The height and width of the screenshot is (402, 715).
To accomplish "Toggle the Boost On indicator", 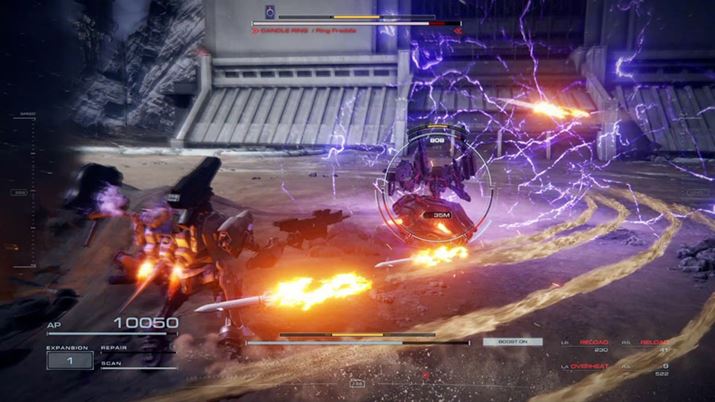I will (512, 342).
